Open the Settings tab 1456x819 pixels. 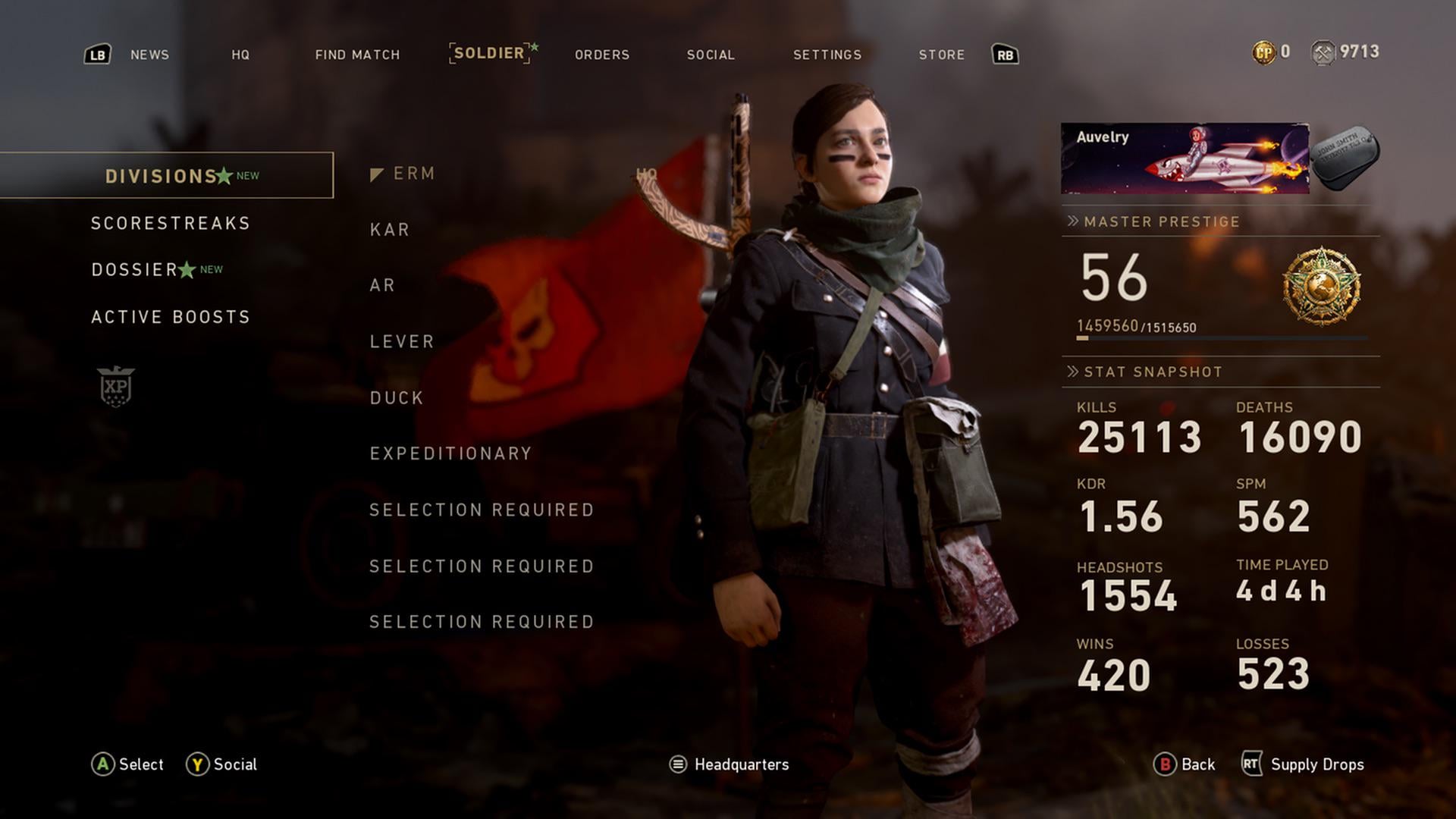point(827,55)
